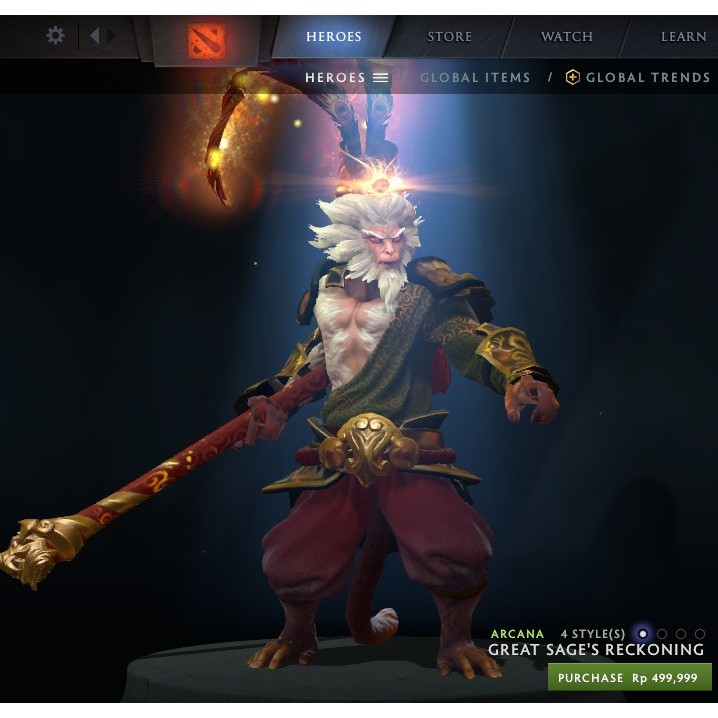View Global Trends section
The width and height of the screenshot is (718, 718).
[637, 77]
